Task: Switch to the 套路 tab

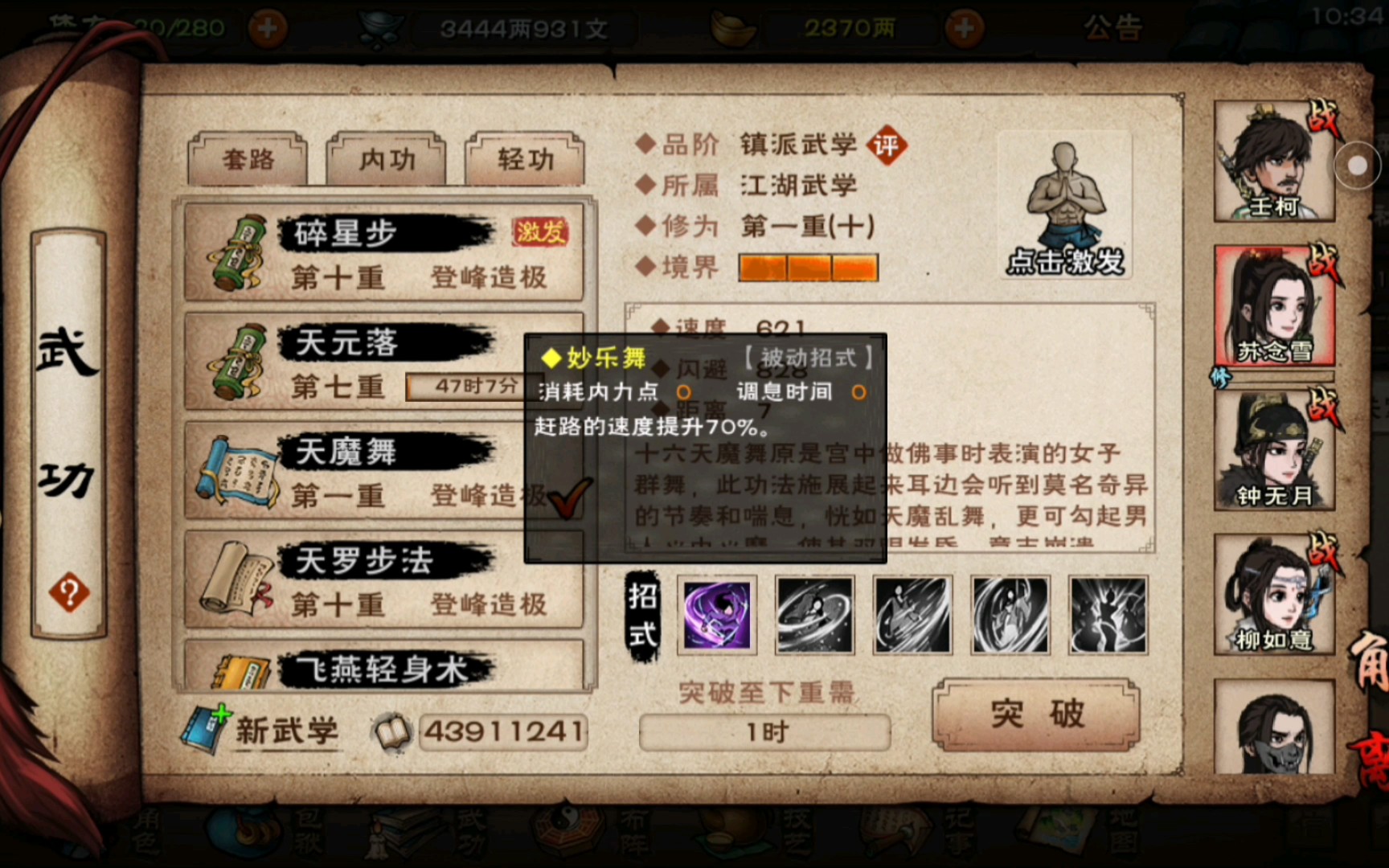Action: coord(248,159)
